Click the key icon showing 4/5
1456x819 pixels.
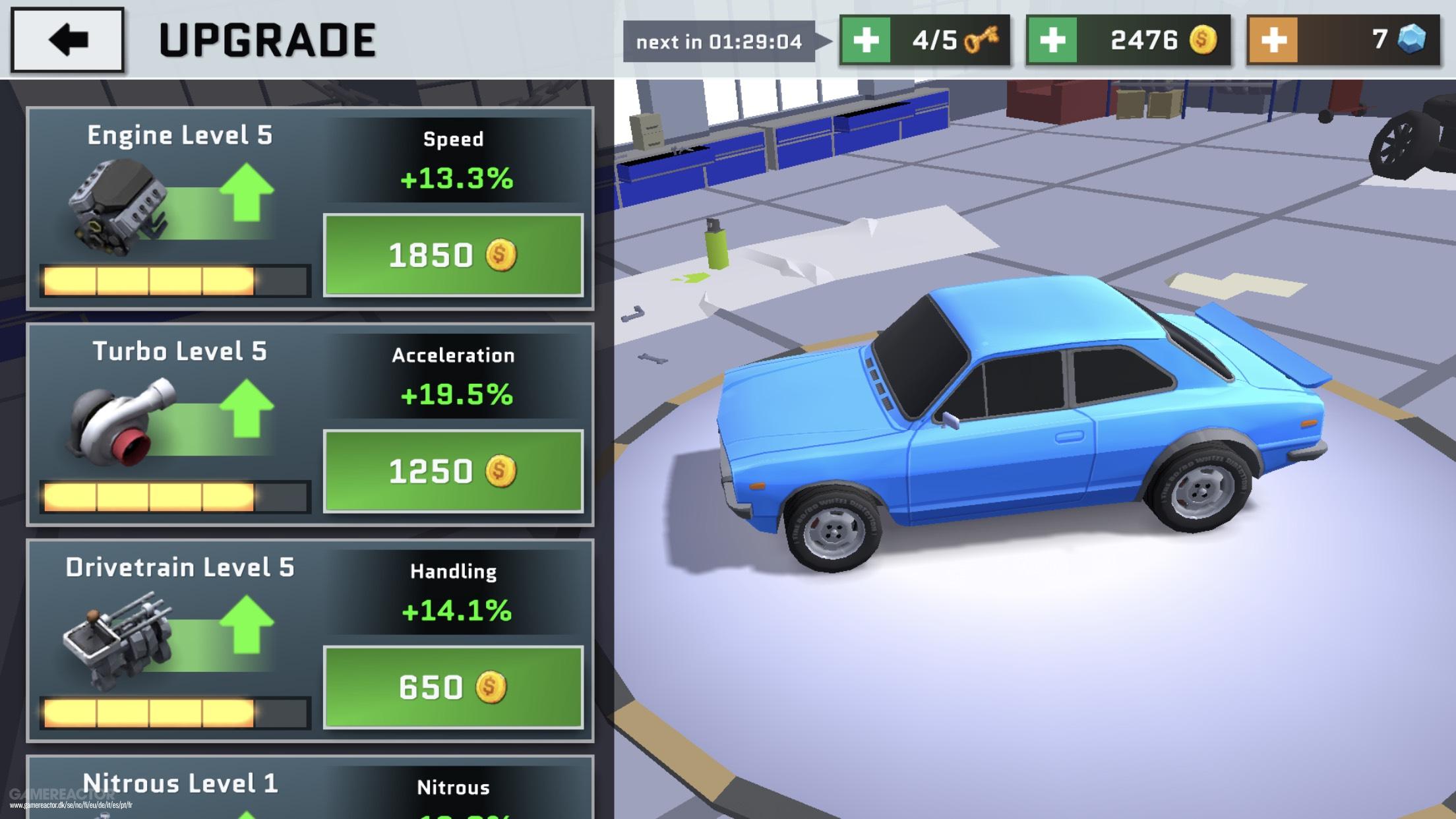(981, 41)
